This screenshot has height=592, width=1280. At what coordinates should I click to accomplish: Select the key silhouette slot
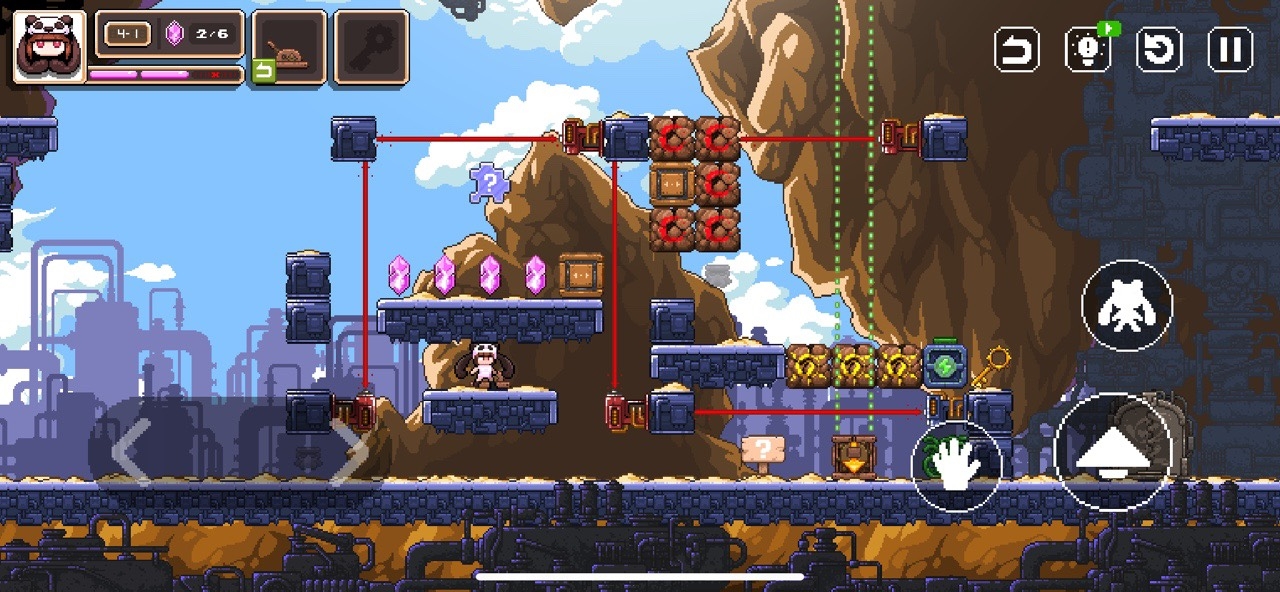371,47
